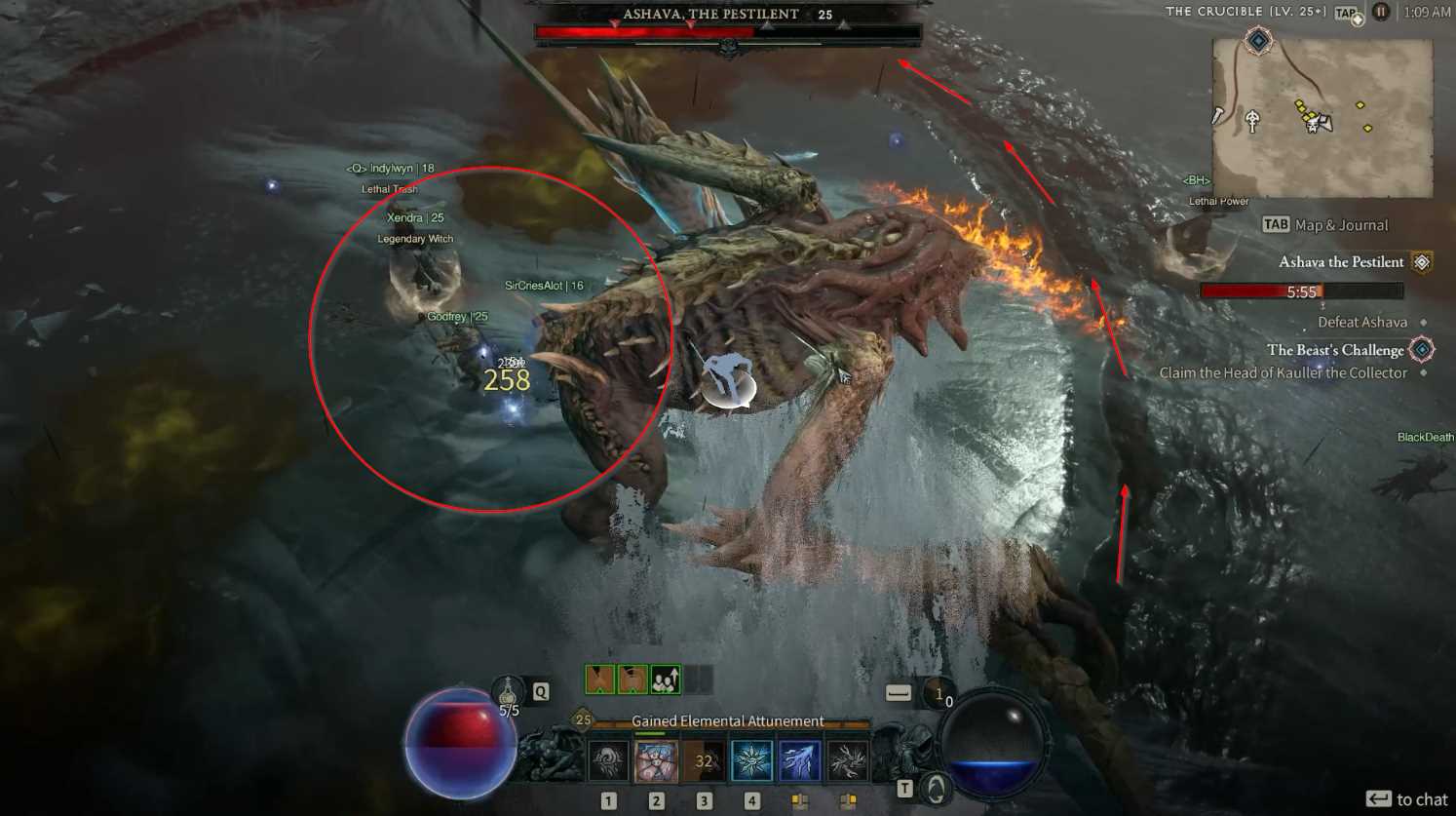The width and height of the screenshot is (1456, 816).
Task: Click the green party buff icon above the skill bar
Action: [665, 680]
